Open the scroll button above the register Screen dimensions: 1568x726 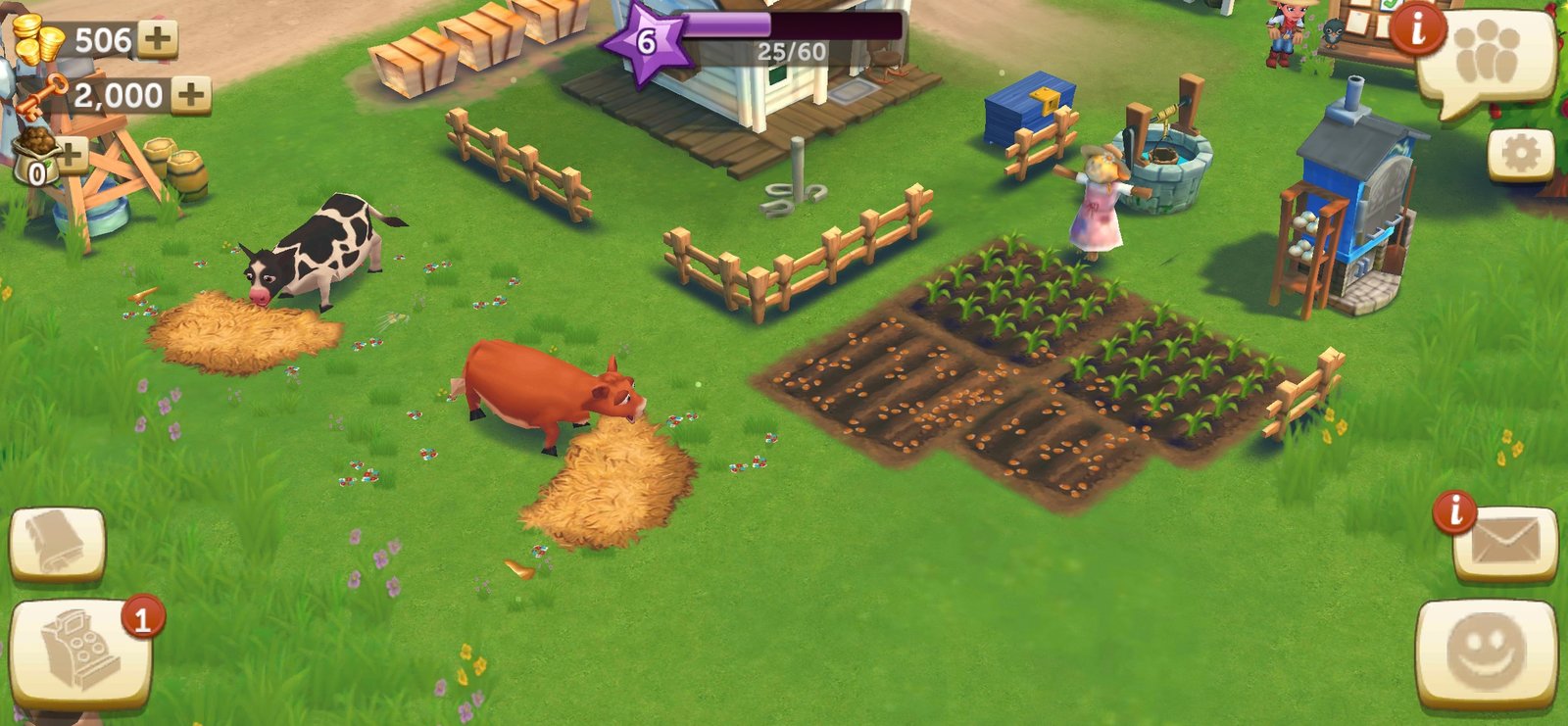tap(57, 544)
